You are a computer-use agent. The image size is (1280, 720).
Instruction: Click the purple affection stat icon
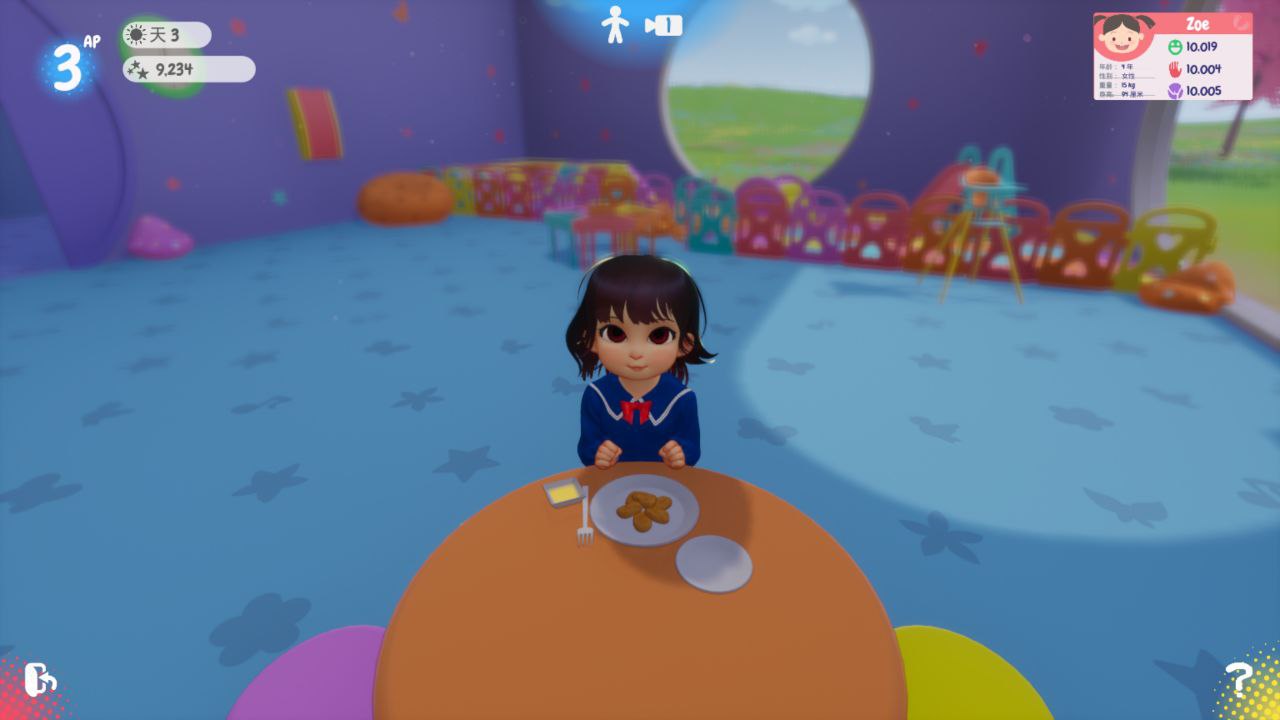pyautogui.click(x=1175, y=91)
